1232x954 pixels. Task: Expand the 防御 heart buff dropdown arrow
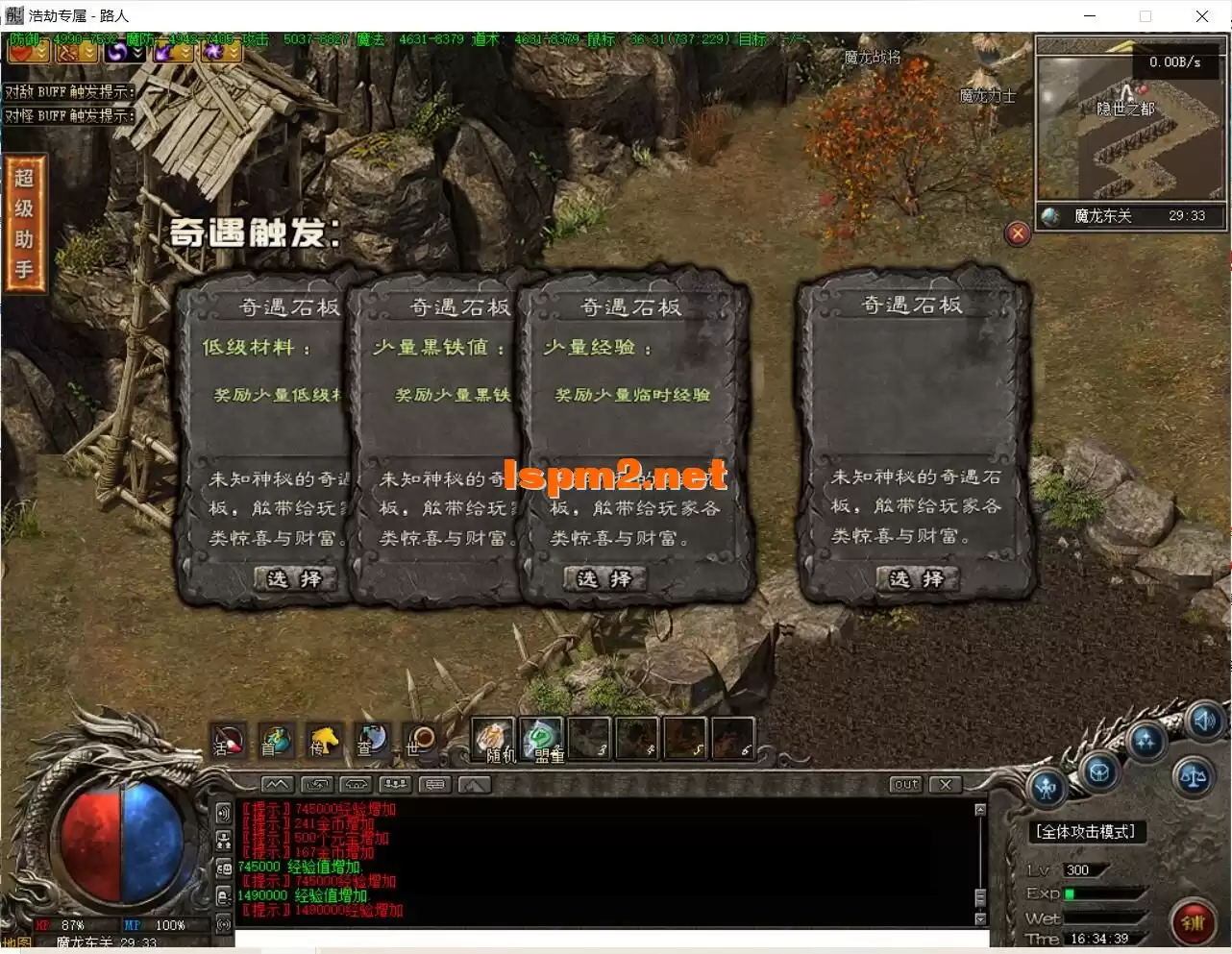(x=40, y=53)
